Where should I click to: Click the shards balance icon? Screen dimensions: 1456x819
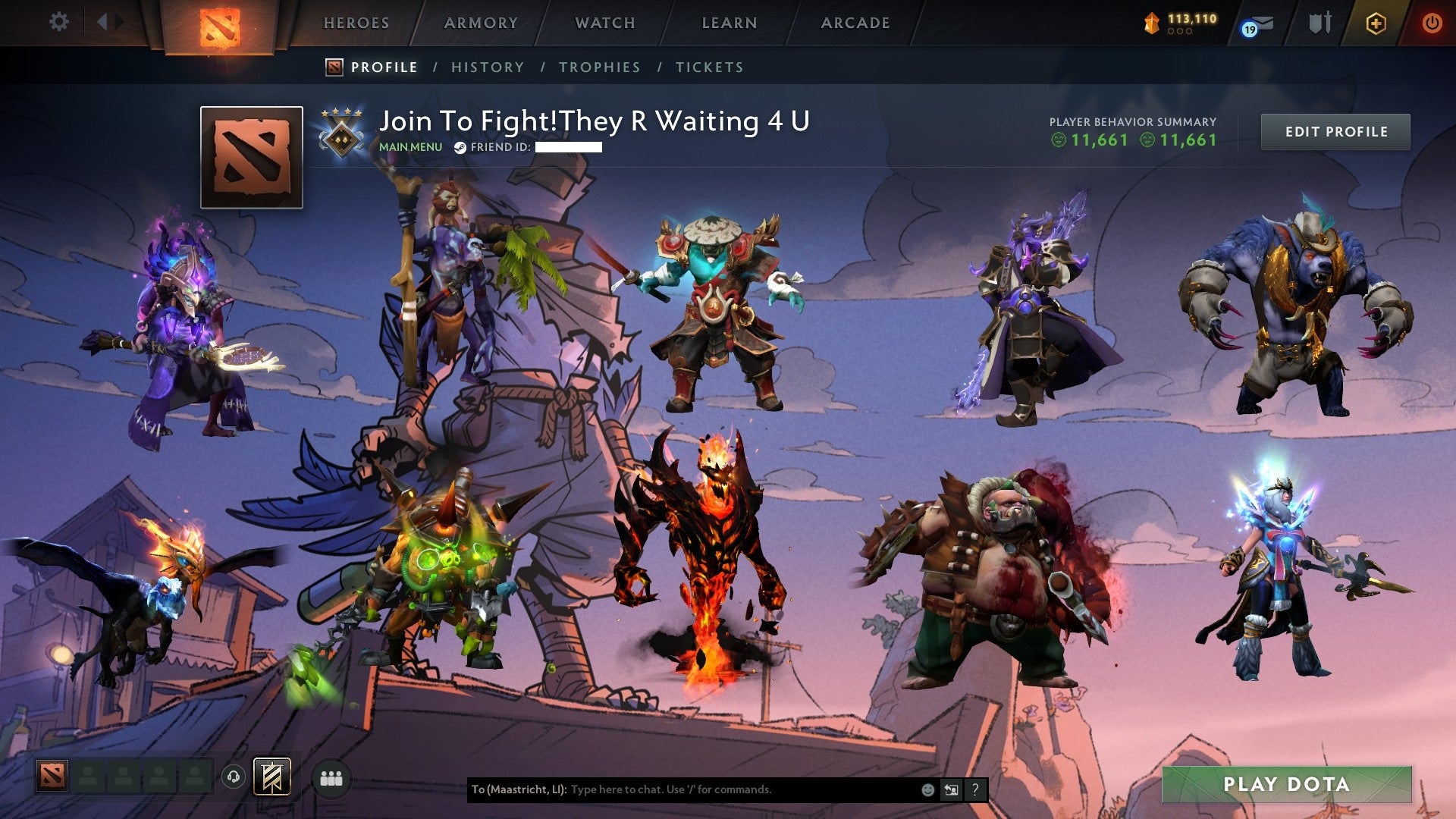(x=1150, y=21)
